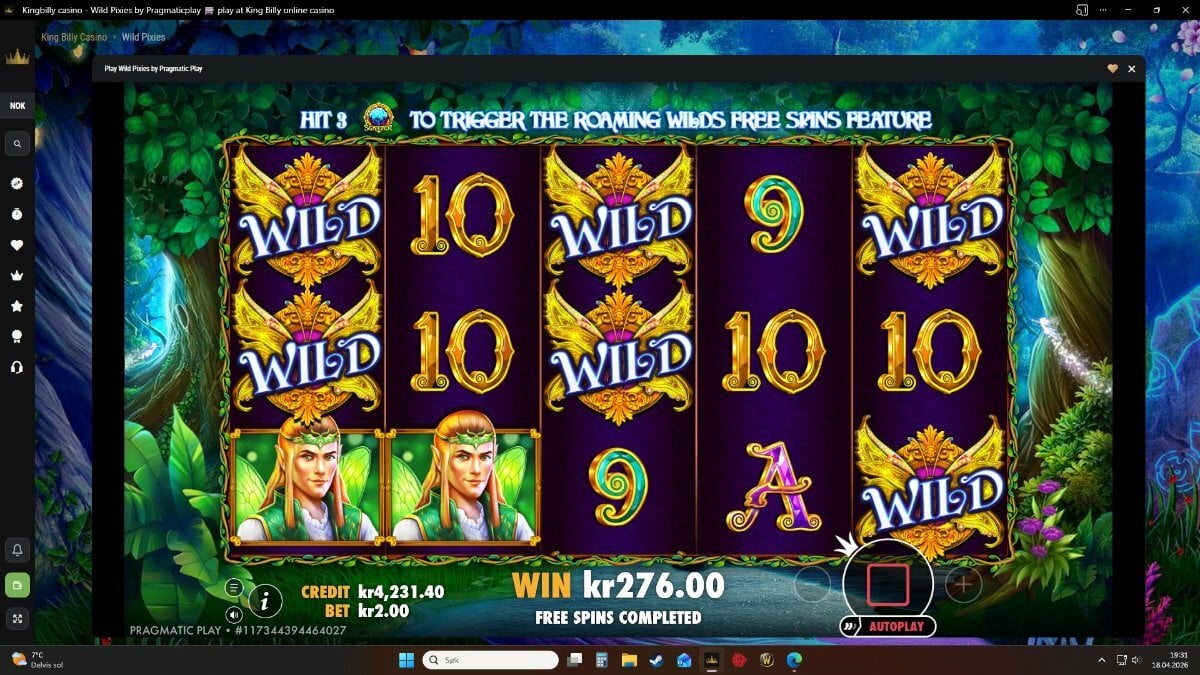Open the slot's hamburger menu
The width and height of the screenshot is (1200, 675).
233,588
